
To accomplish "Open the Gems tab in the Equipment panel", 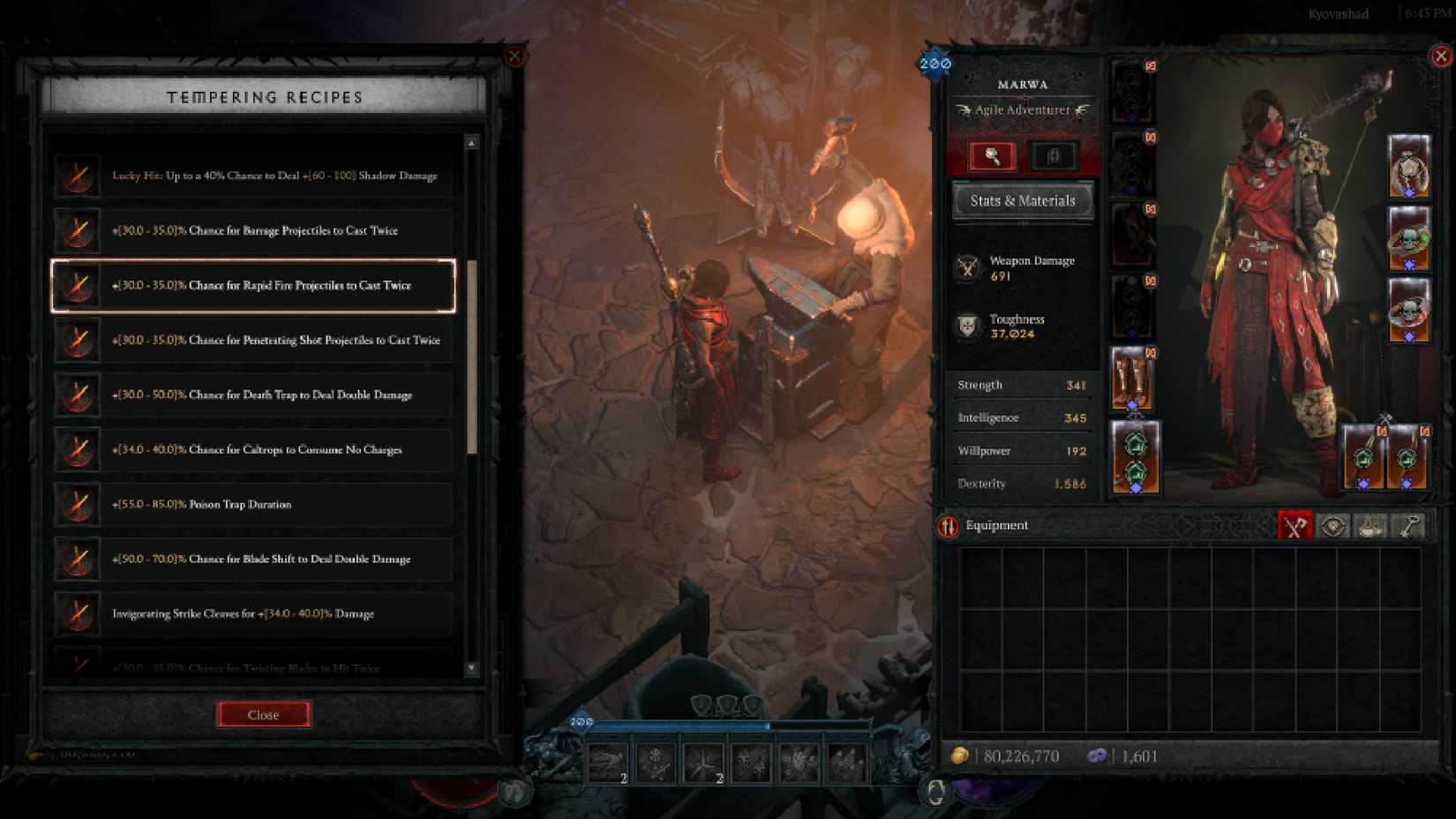I will point(1332,525).
